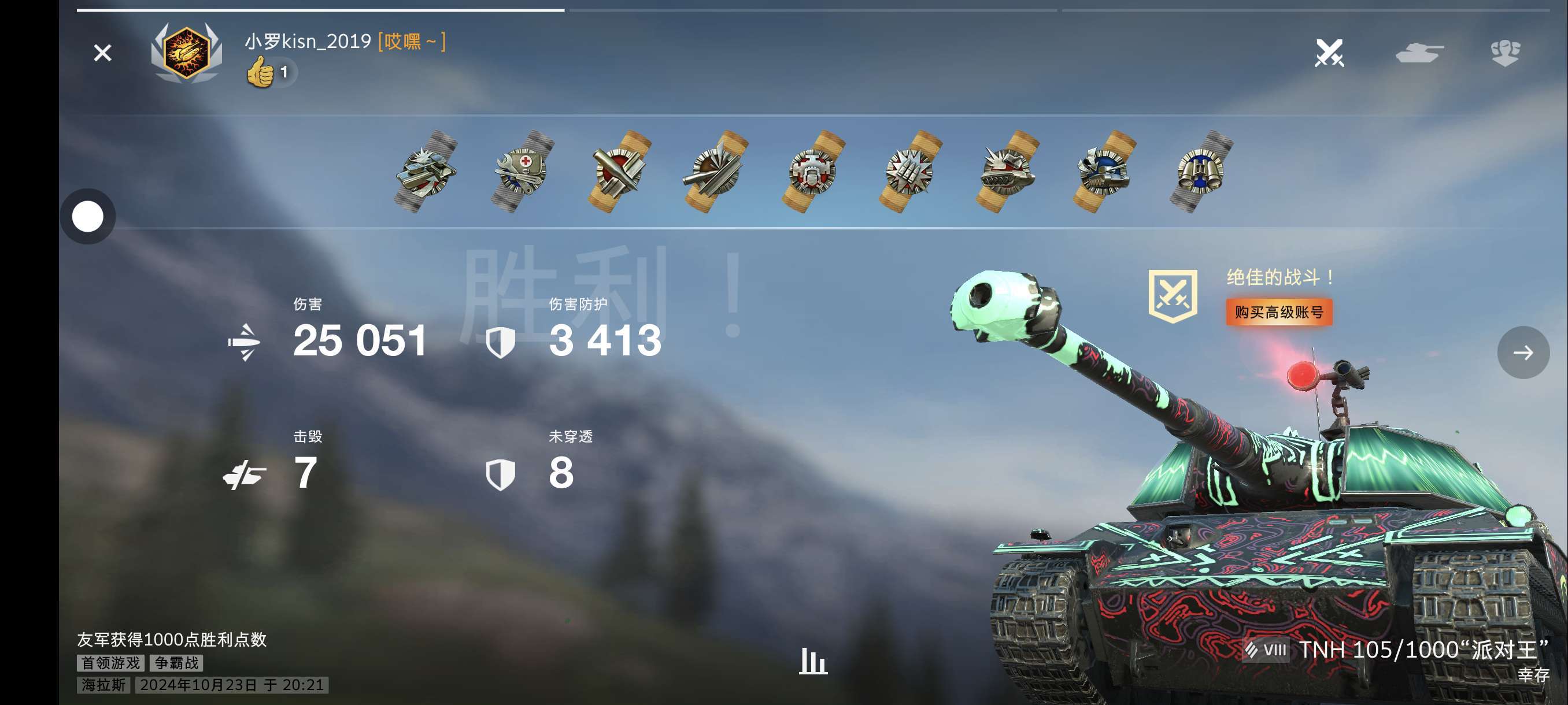
Task: View the binoculars scout medal
Action: (1201, 172)
